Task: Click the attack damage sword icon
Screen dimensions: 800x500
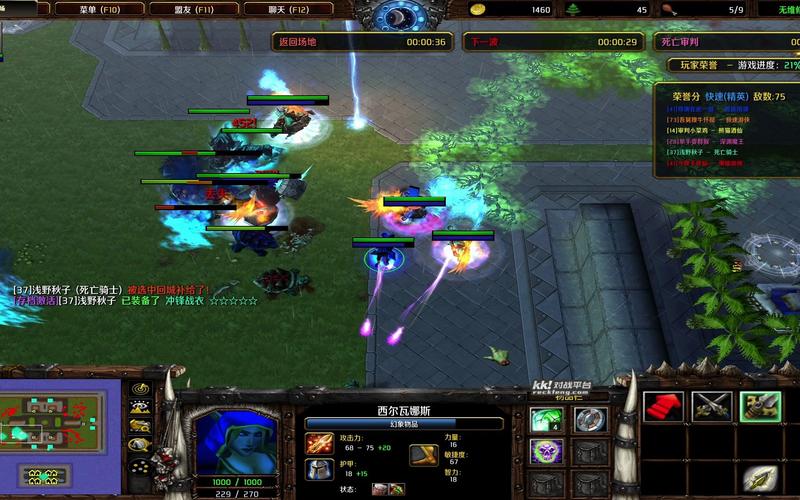Action: pyautogui.click(x=320, y=442)
